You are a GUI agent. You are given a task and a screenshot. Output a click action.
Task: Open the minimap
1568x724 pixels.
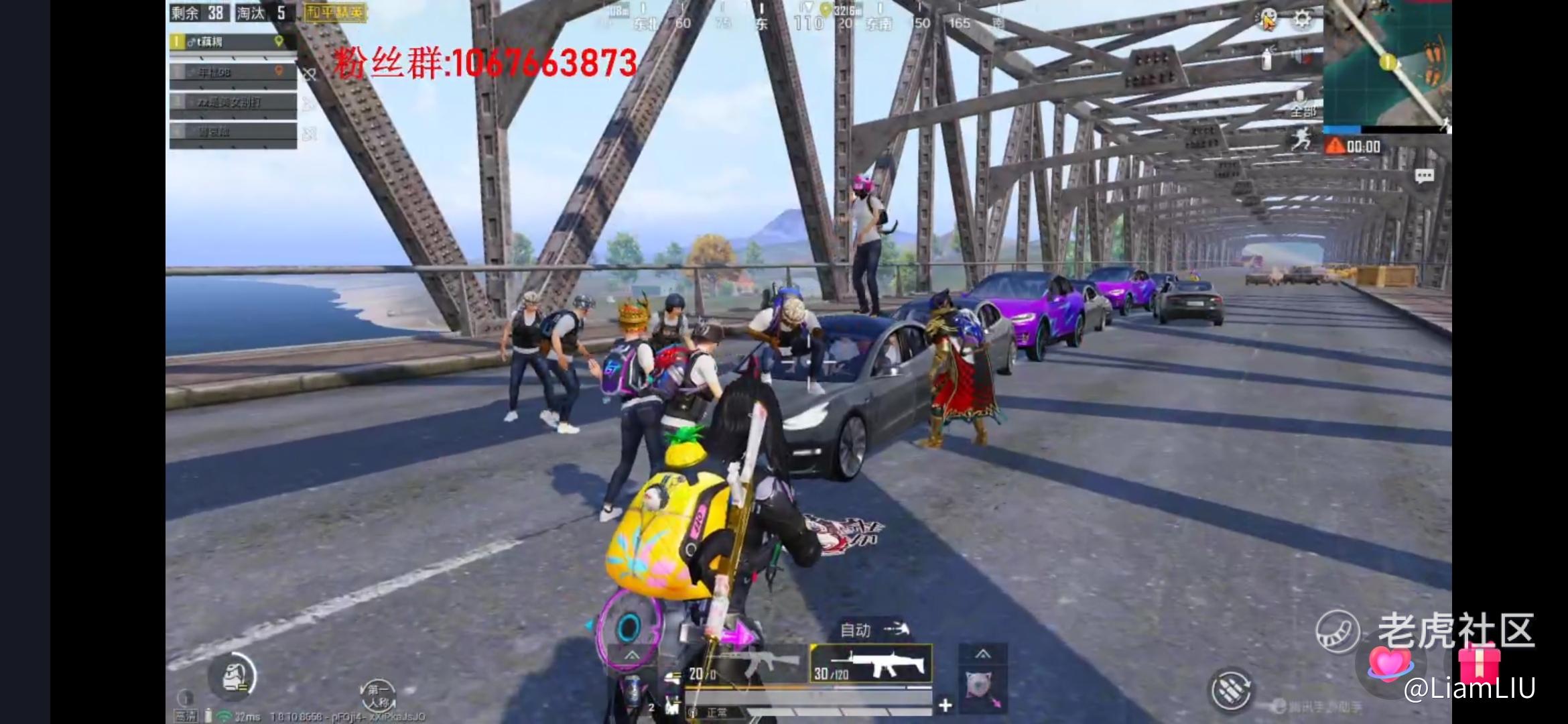(1387, 64)
